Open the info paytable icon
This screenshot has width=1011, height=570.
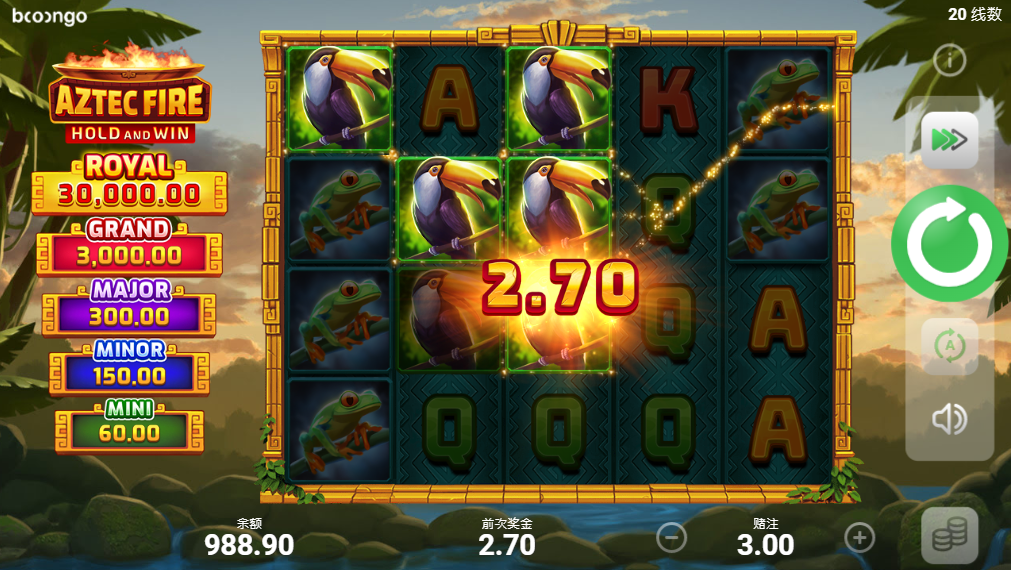[x=948, y=60]
